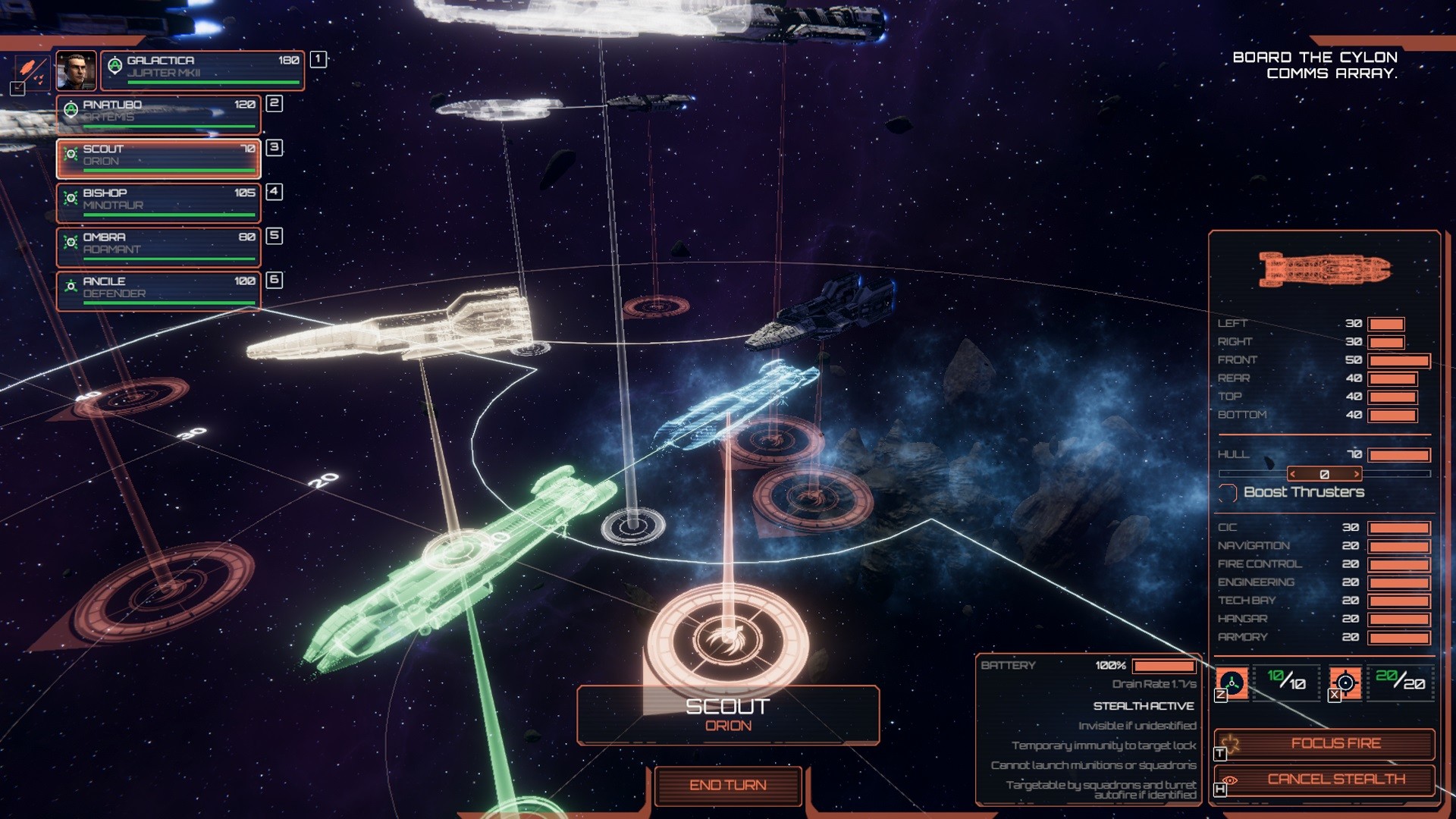
Task: Toggle the small checkbox below the missile icon
Action: tap(17, 88)
